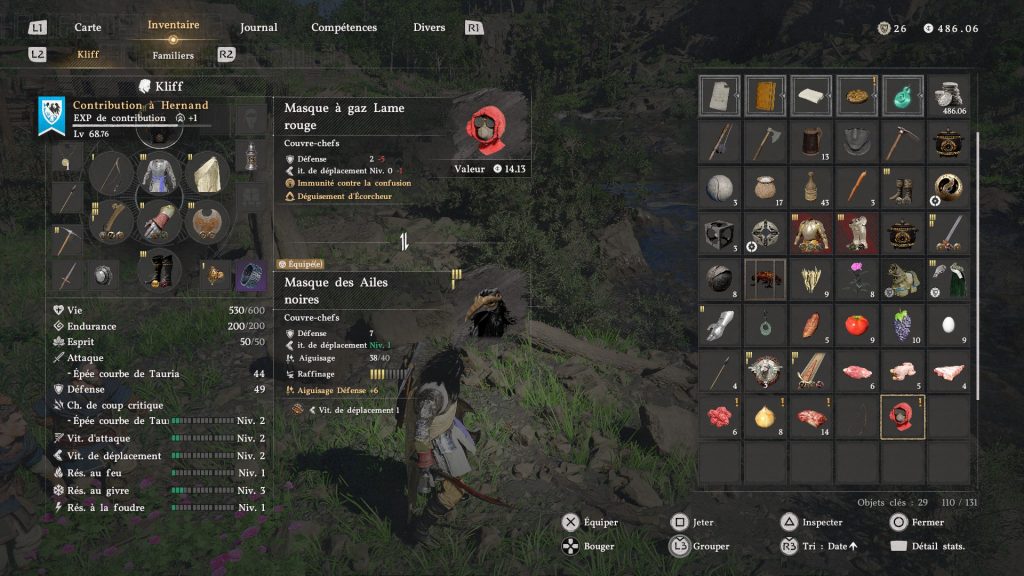Switch to the Familiers sub-tab
Image resolution: width=1024 pixels, height=576 pixels.
coord(173,55)
